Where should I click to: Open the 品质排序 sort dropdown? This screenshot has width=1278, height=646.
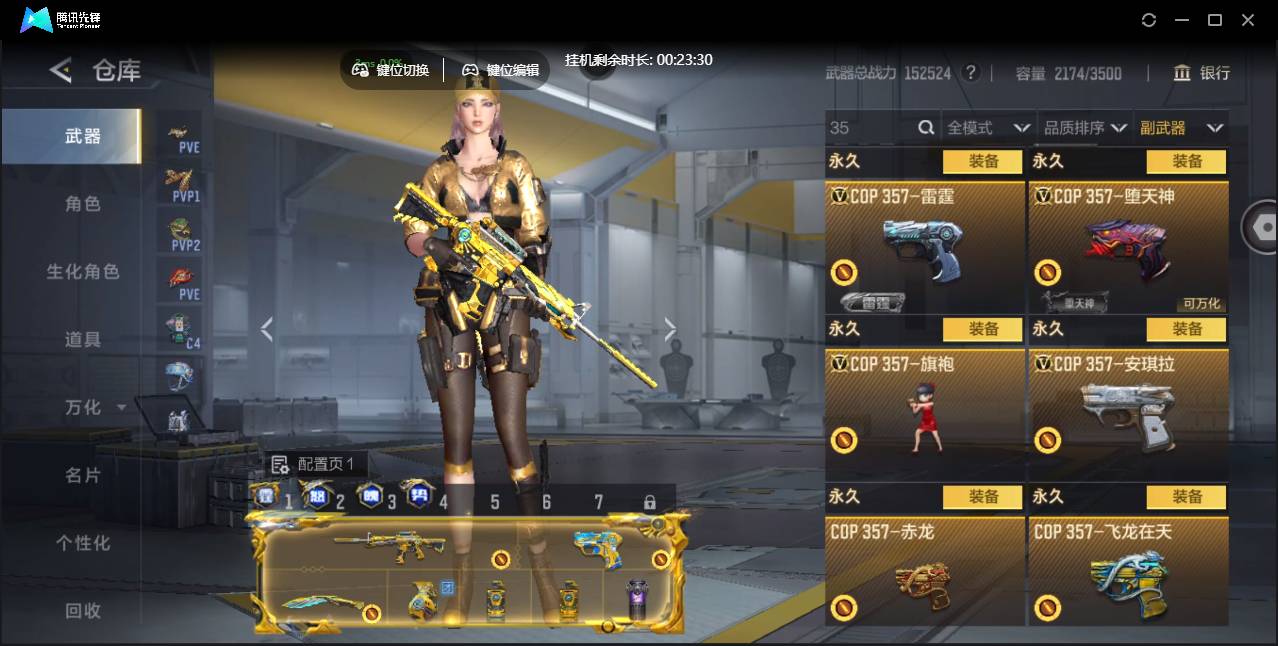click(1085, 128)
